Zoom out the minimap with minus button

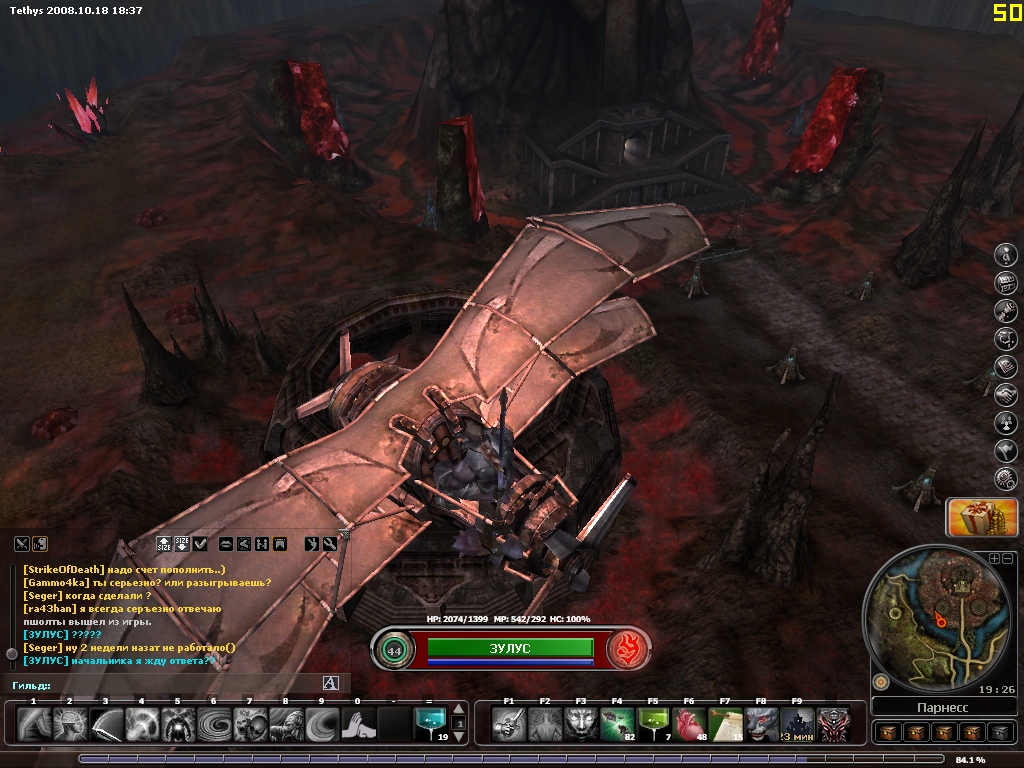pyautogui.click(x=1008, y=558)
